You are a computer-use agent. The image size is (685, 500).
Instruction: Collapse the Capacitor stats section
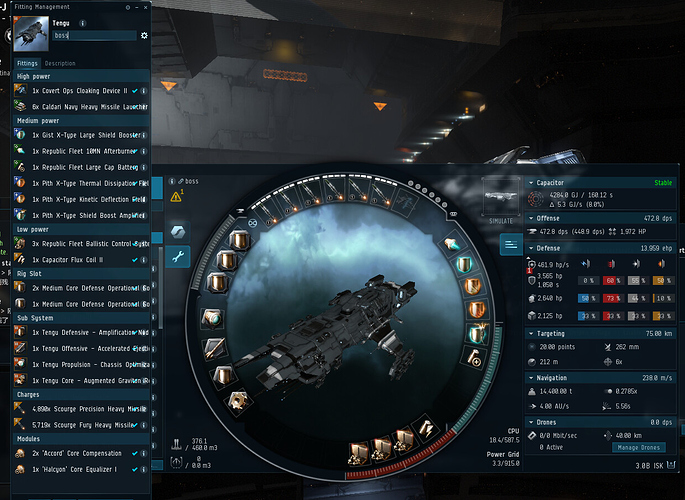pos(531,183)
